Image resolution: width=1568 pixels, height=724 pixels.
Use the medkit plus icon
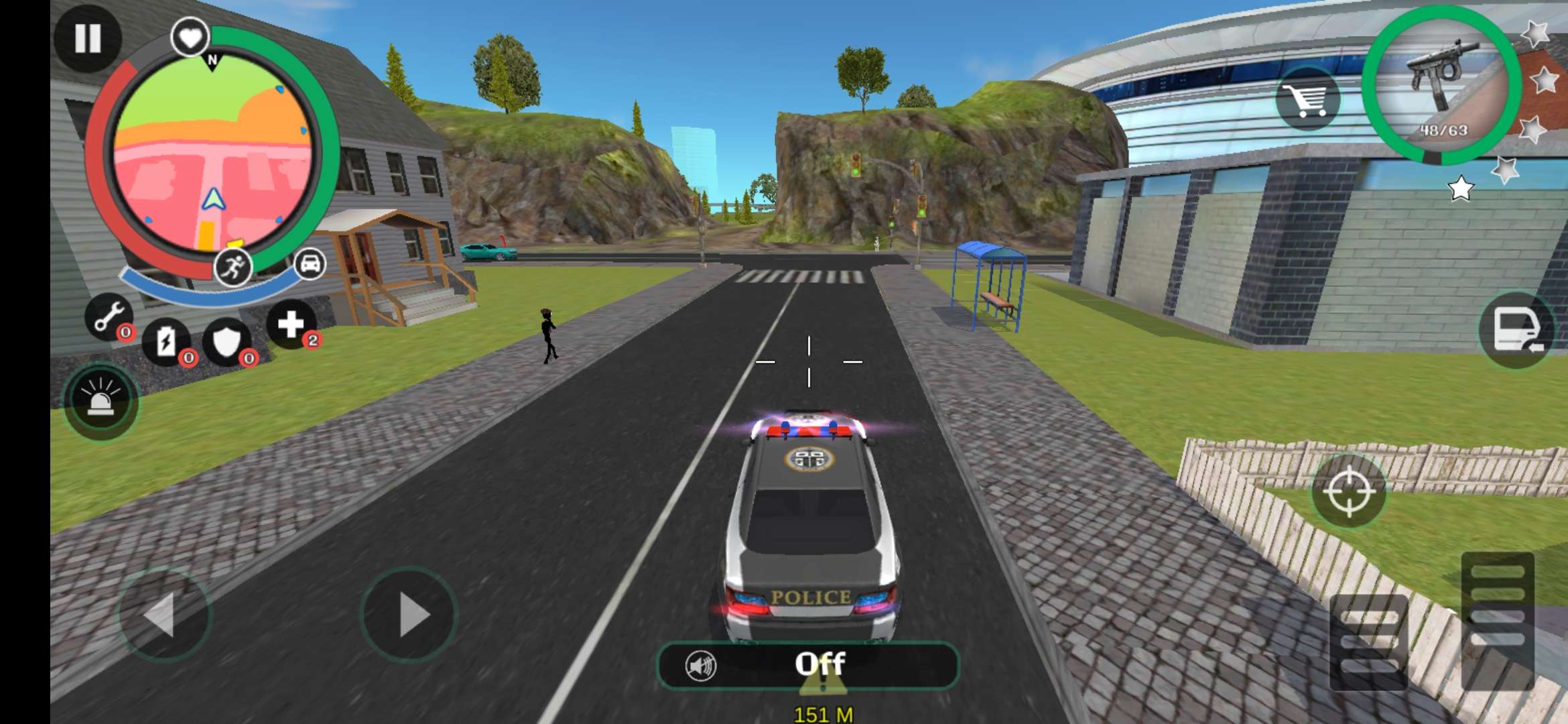pos(291,324)
